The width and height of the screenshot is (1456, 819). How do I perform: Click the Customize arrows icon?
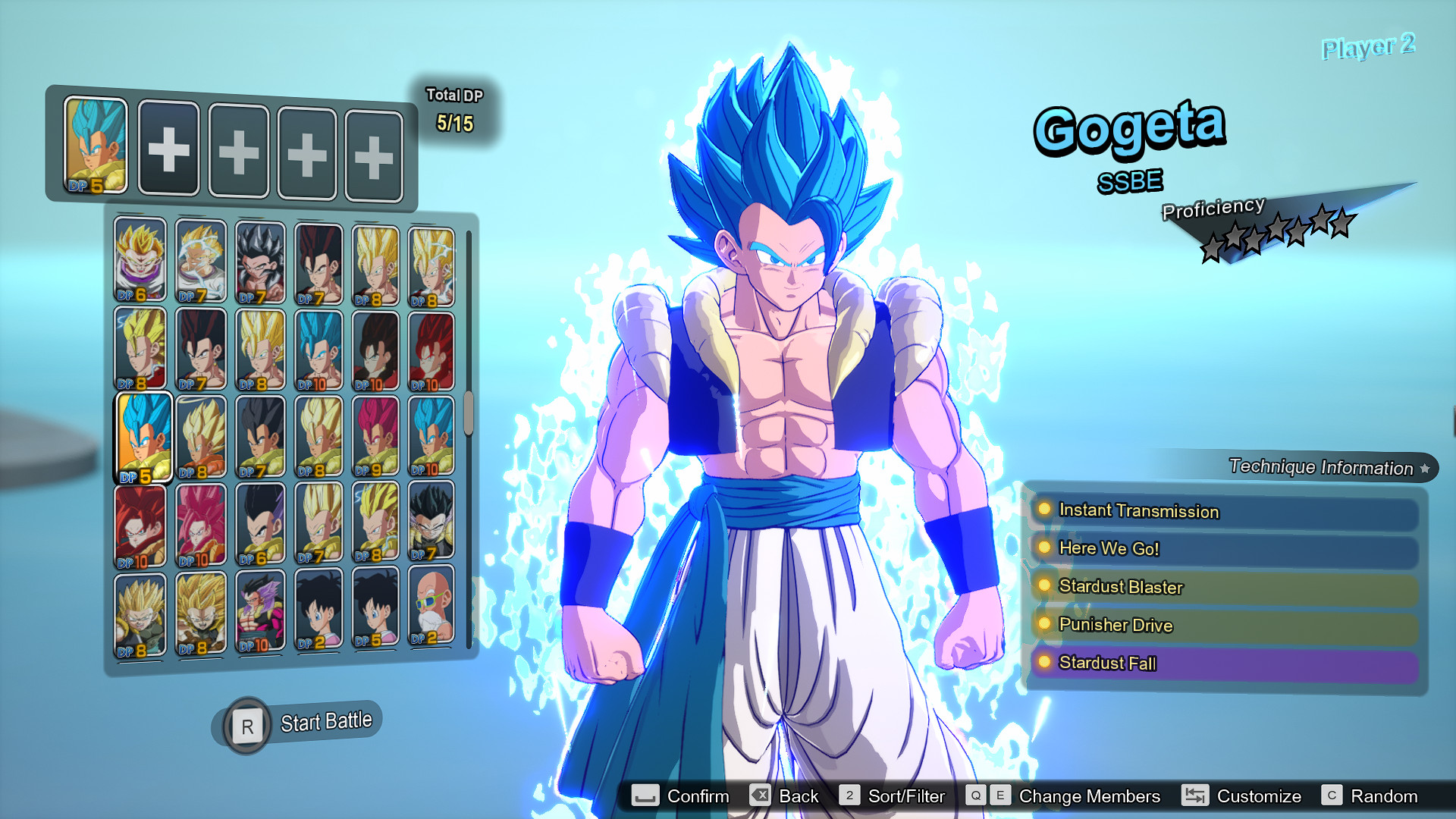point(1196,796)
